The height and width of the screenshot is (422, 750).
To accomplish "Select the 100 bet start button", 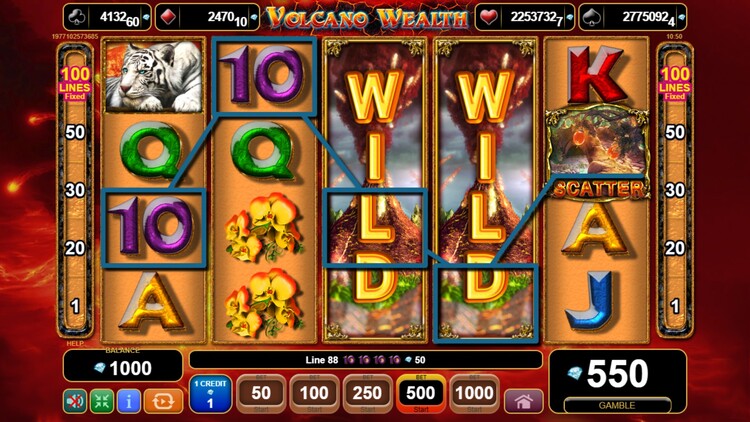I will click(x=314, y=394).
